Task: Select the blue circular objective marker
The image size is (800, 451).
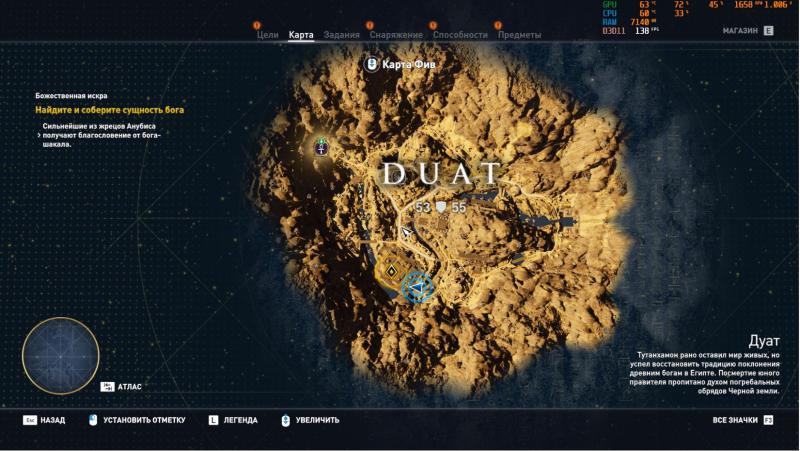Action: 417,288
